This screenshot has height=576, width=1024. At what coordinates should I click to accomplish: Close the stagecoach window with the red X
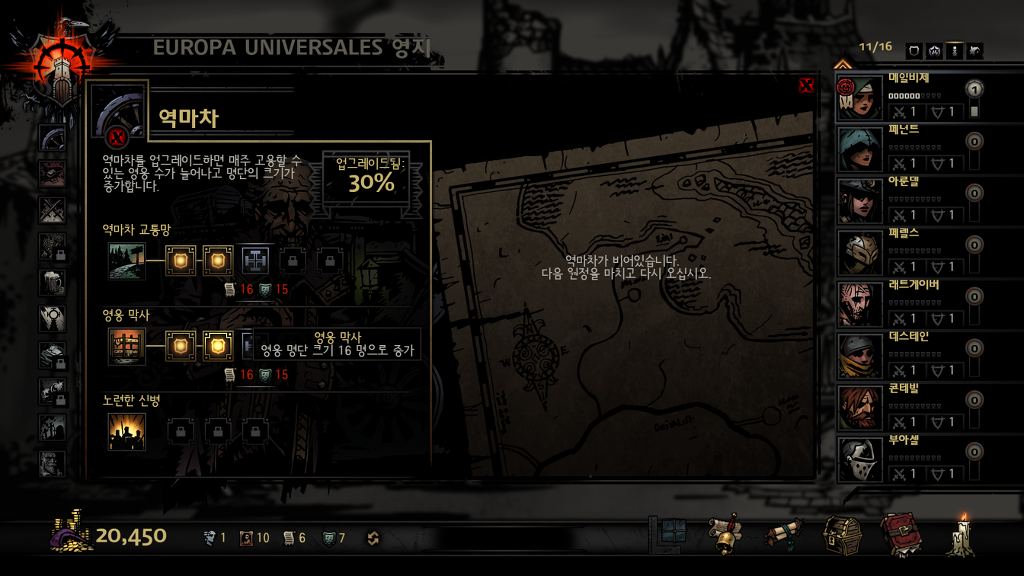click(x=806, y=86)
